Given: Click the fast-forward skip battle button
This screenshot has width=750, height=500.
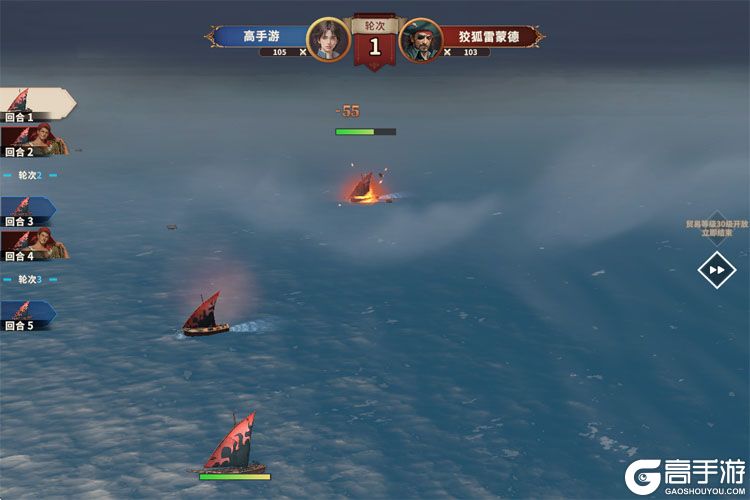Looking at the screenshot, I should coord(716,269).
